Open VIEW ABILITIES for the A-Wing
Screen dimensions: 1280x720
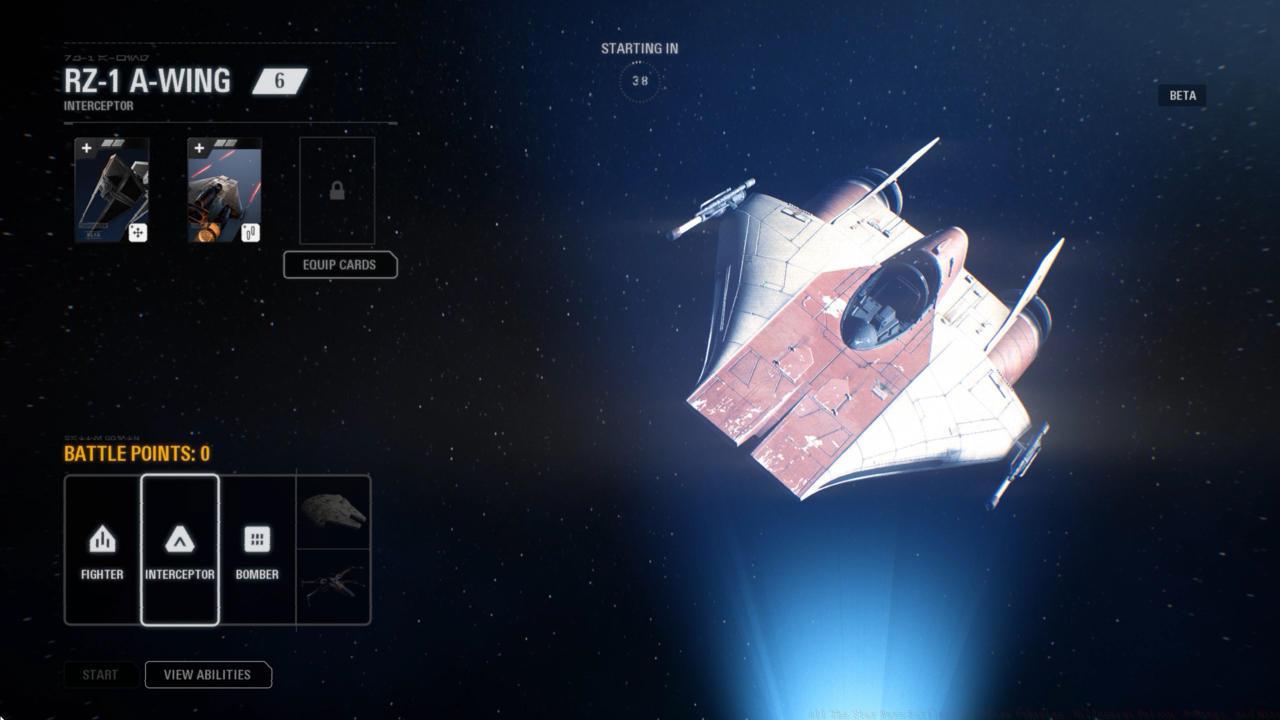pos(207,675)
